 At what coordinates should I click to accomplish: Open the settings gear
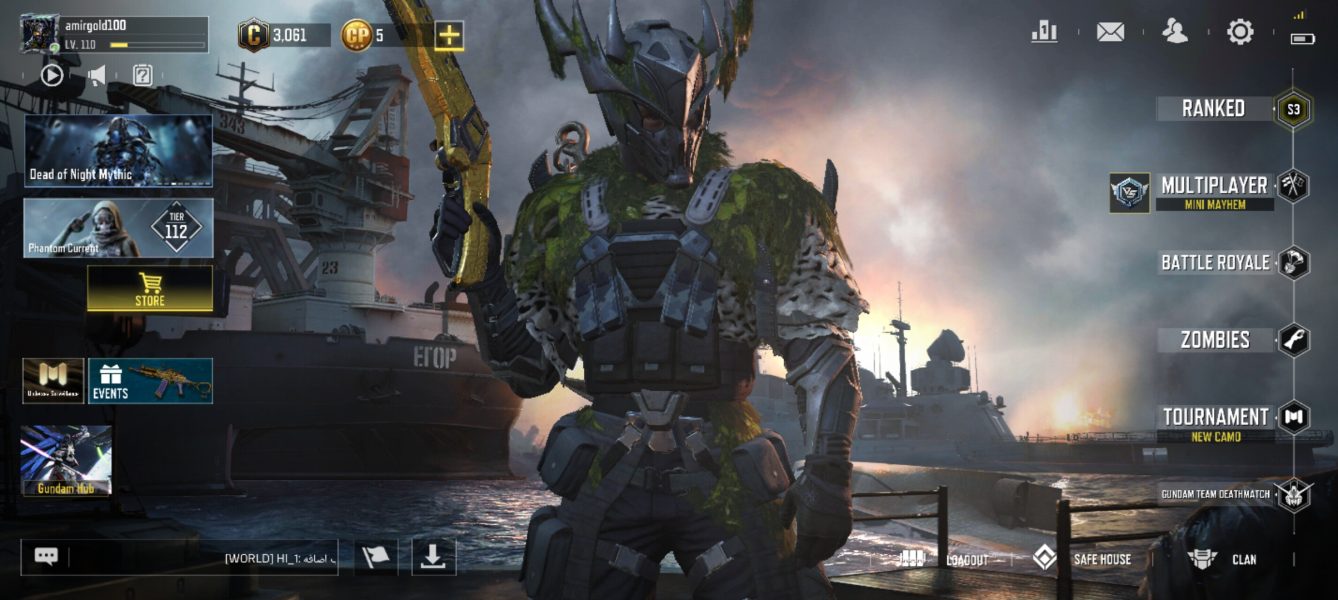click(1240, 32)
